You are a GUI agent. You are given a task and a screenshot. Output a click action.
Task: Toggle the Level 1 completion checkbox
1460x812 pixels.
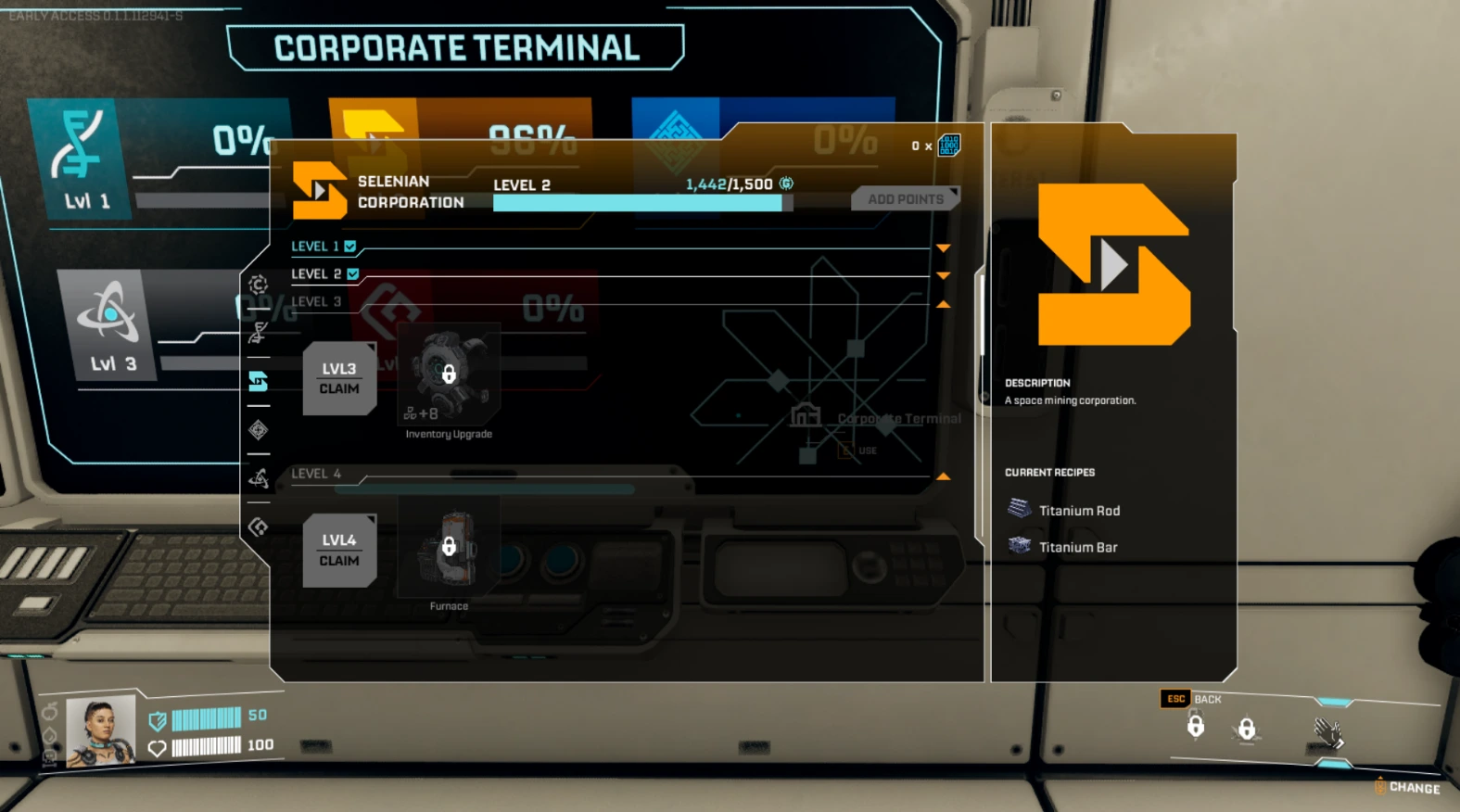pos(349,246)
